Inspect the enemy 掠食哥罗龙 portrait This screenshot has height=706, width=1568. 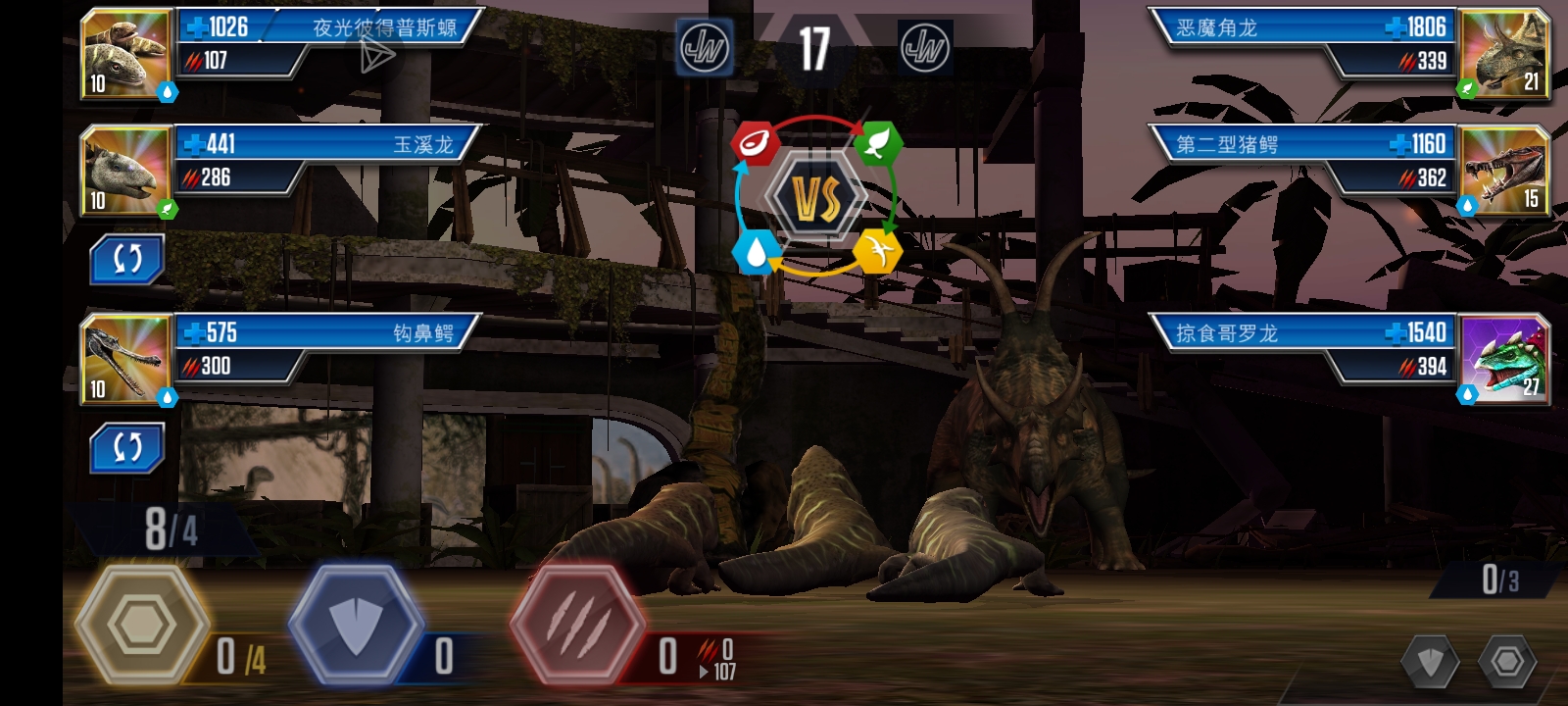(1504, 359)
